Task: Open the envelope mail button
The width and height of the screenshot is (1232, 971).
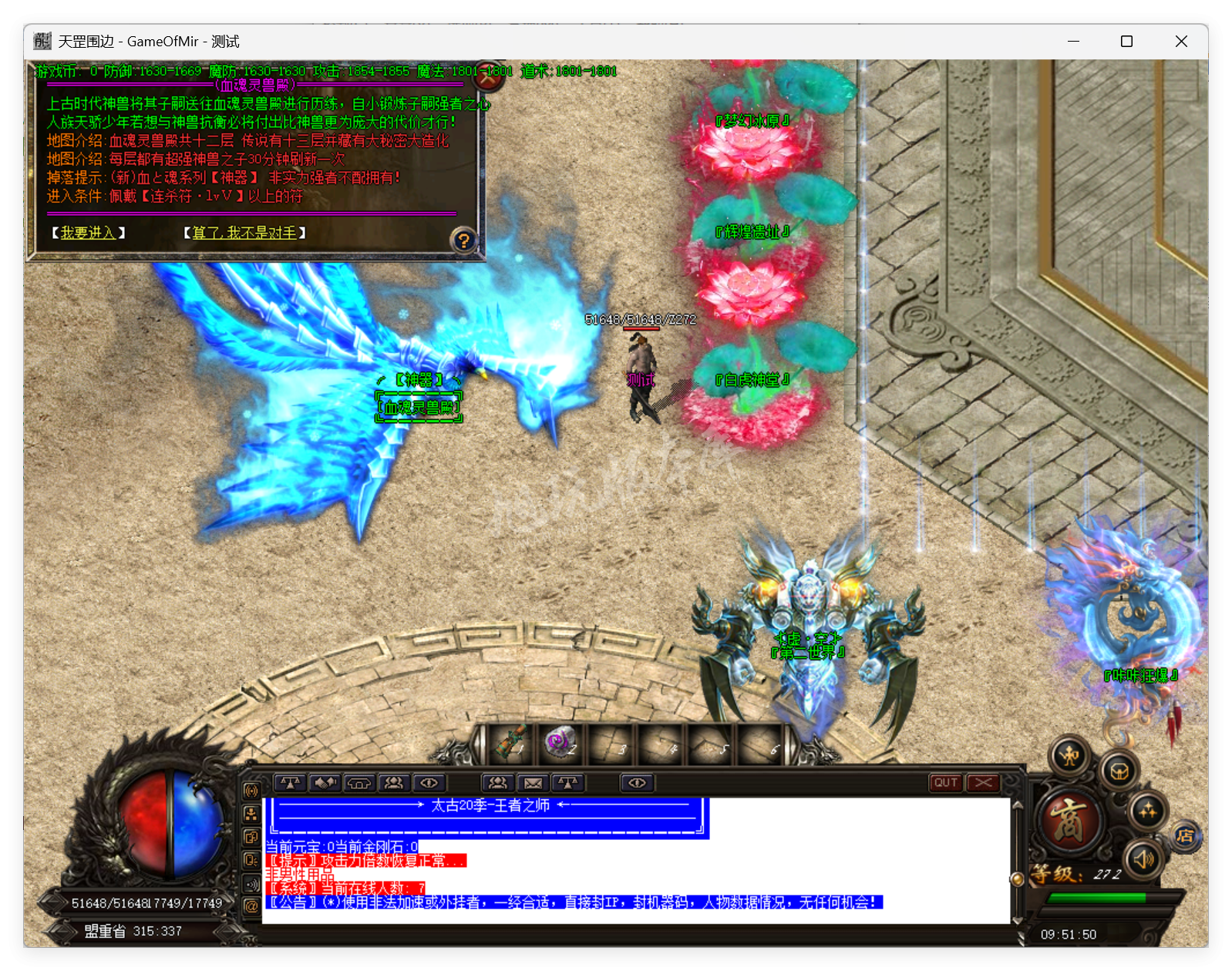Action: [533, 783]
